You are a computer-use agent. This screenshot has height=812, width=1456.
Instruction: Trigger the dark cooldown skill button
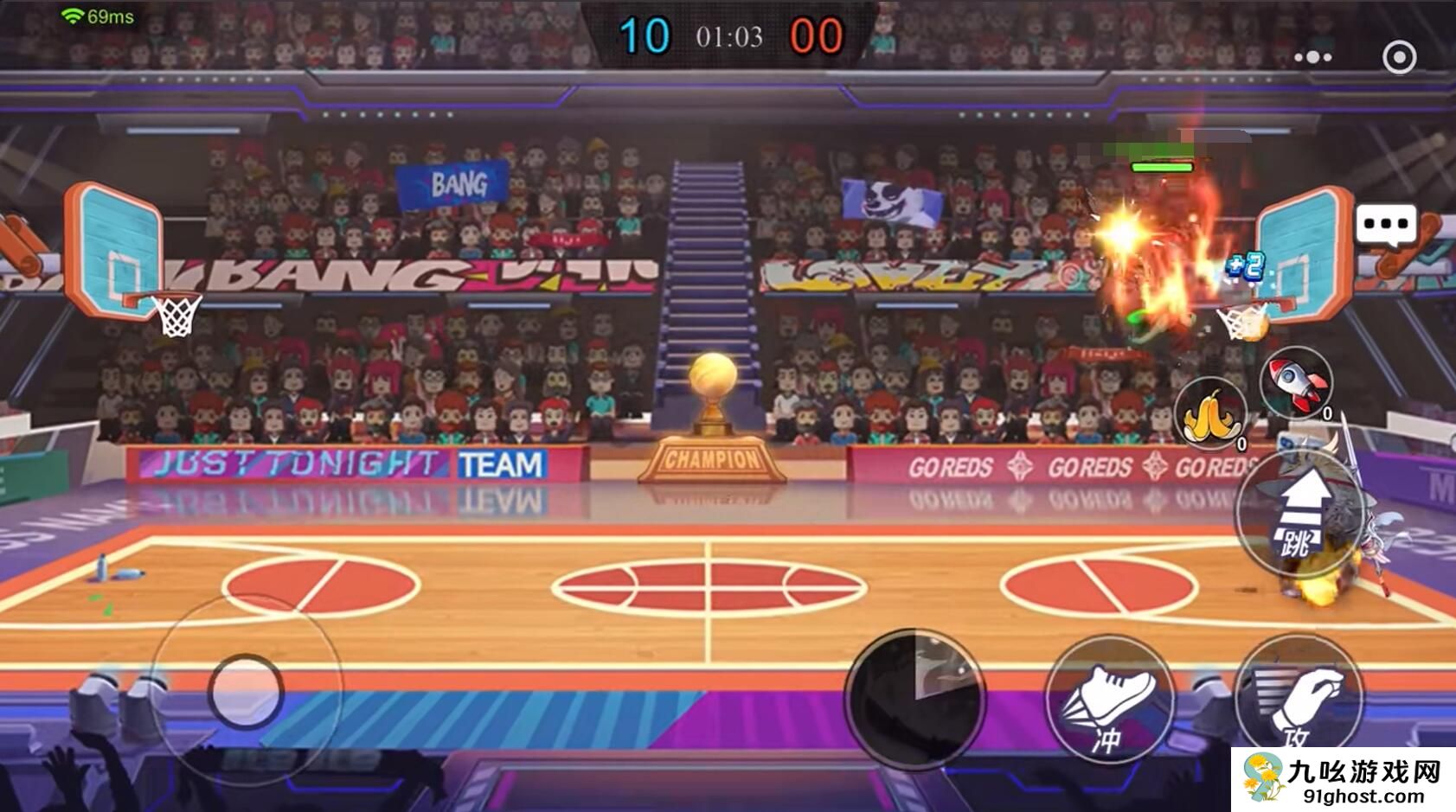click(x=915, y=698)
